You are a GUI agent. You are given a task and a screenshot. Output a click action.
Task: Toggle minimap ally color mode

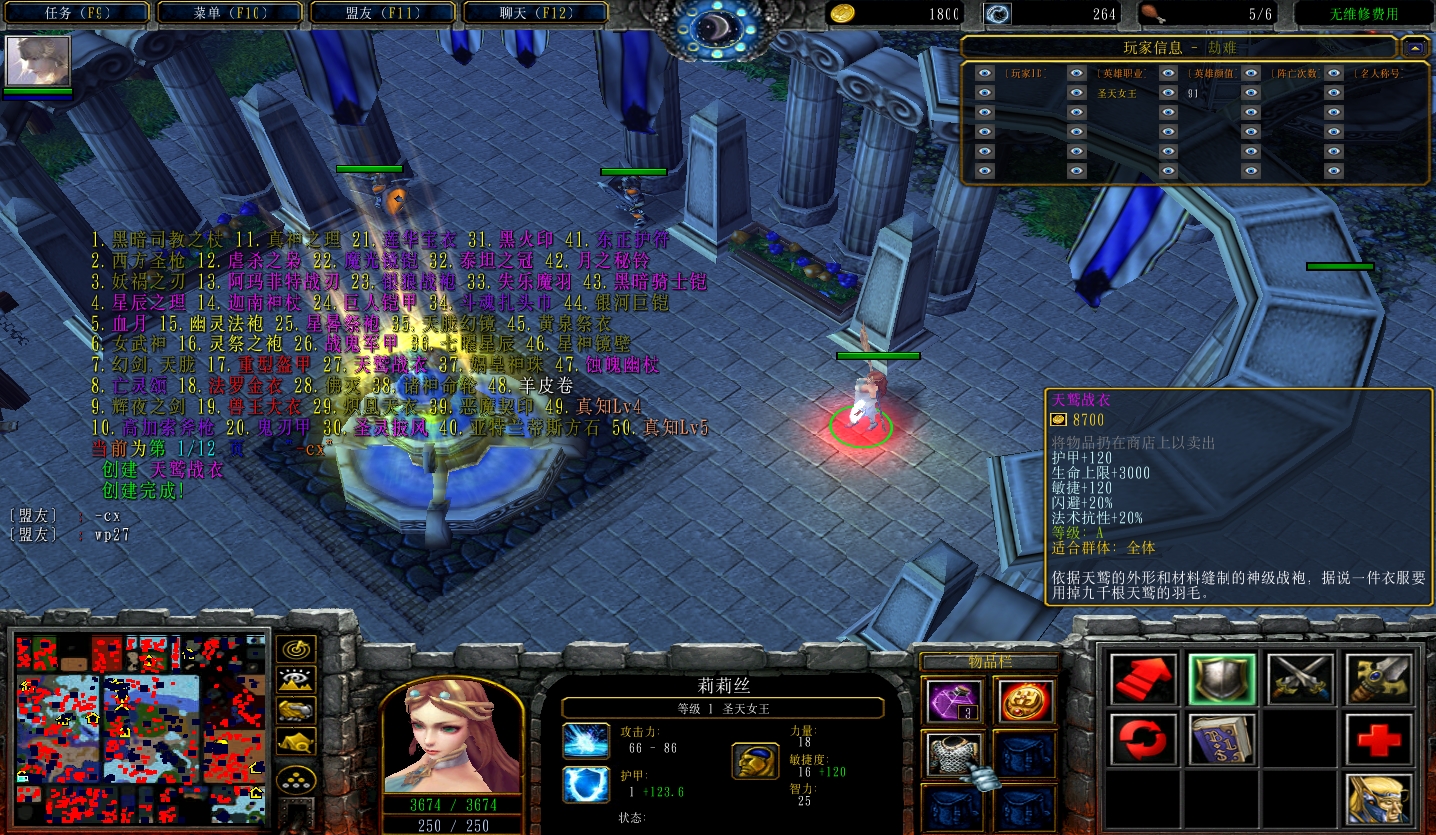(x=296, y=711)
